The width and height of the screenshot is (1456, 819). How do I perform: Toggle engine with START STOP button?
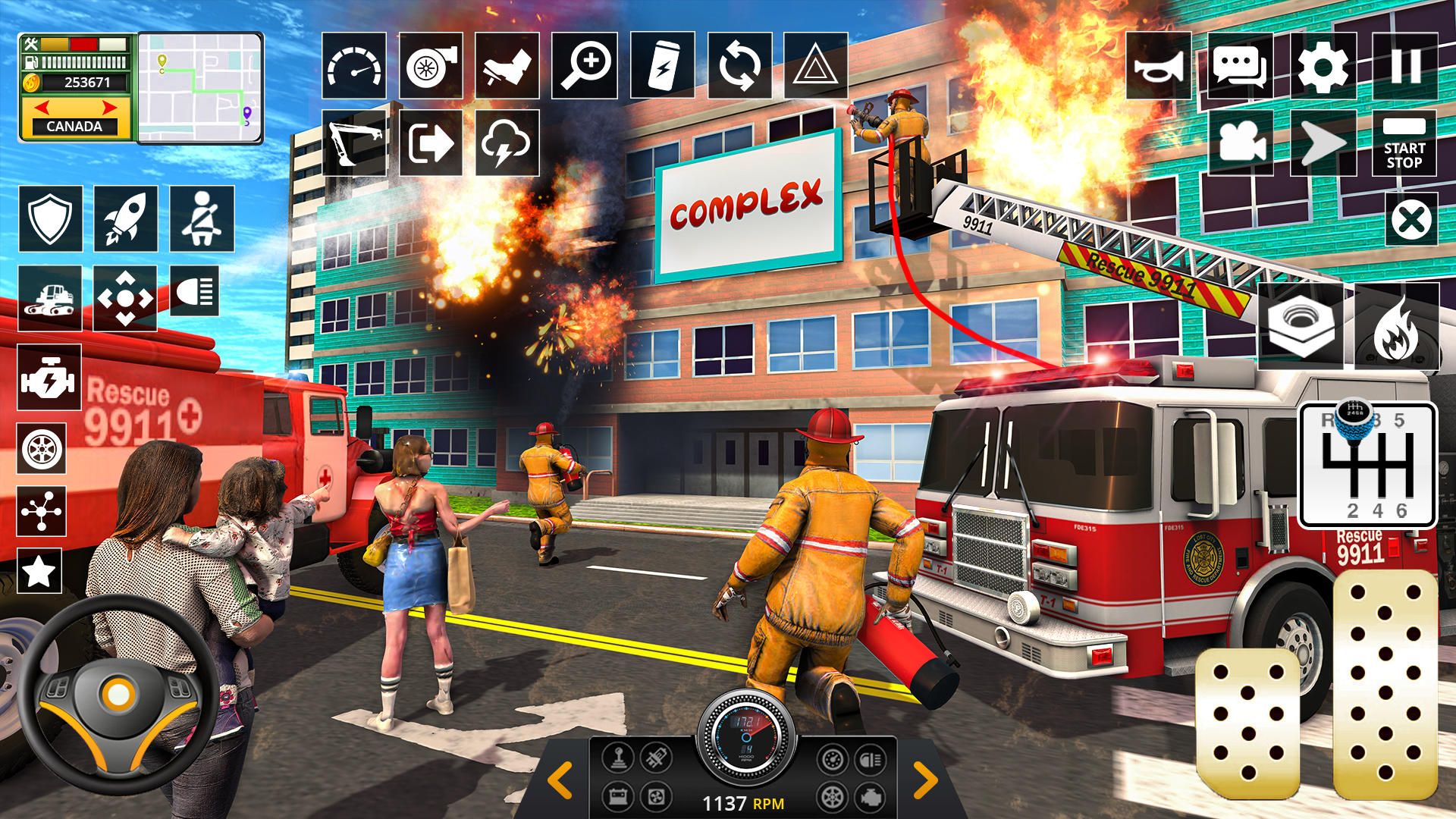[1404, 143]
